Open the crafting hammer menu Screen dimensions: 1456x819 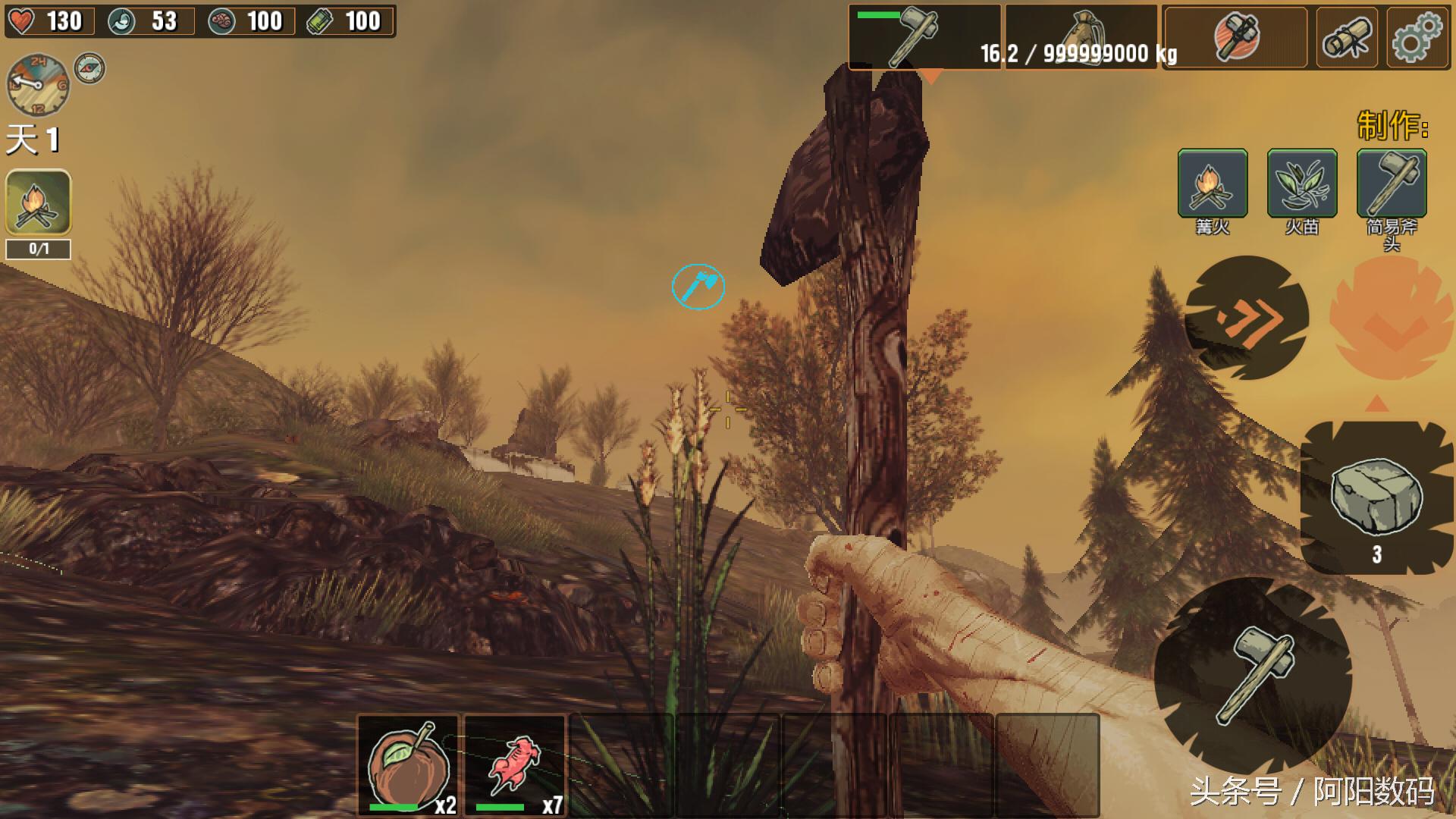click(x=1236, y=37)
